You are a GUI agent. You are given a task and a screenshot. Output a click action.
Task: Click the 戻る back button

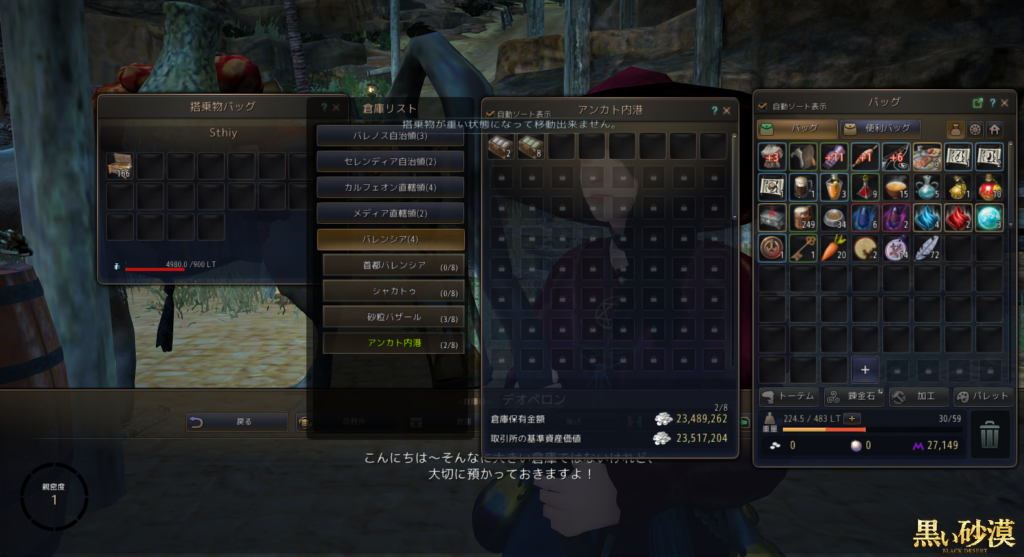(x=237, y=422)
